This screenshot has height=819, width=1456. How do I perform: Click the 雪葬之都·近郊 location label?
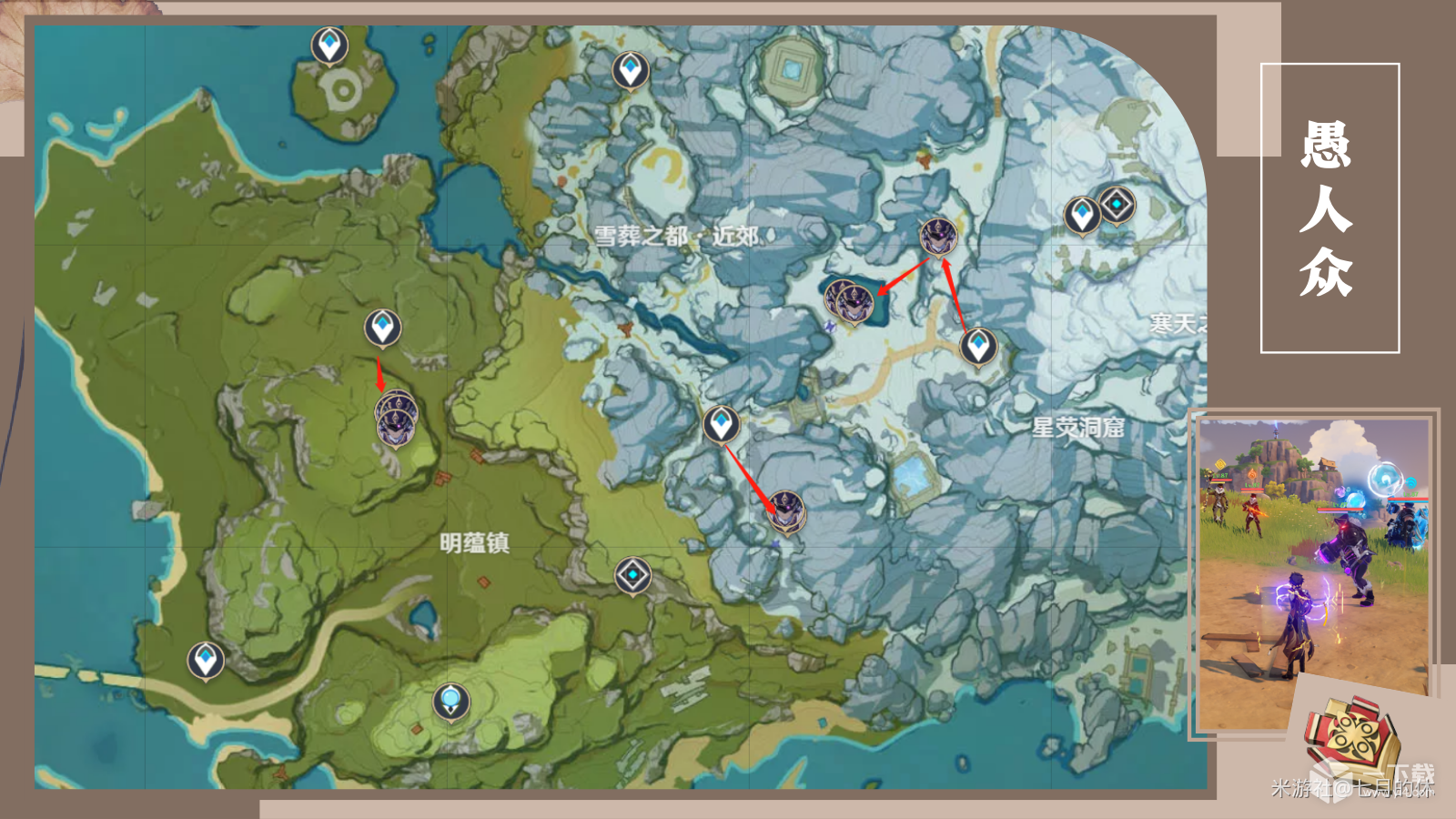click(x=682, y=235)
